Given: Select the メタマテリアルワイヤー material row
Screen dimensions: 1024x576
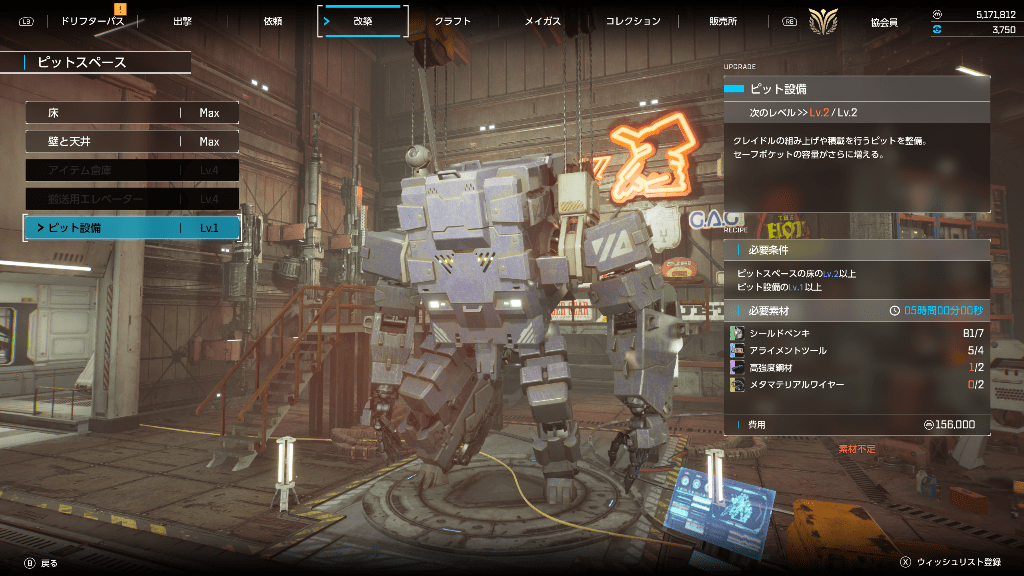Looking at the screenshot, I should tap(856, 384).
